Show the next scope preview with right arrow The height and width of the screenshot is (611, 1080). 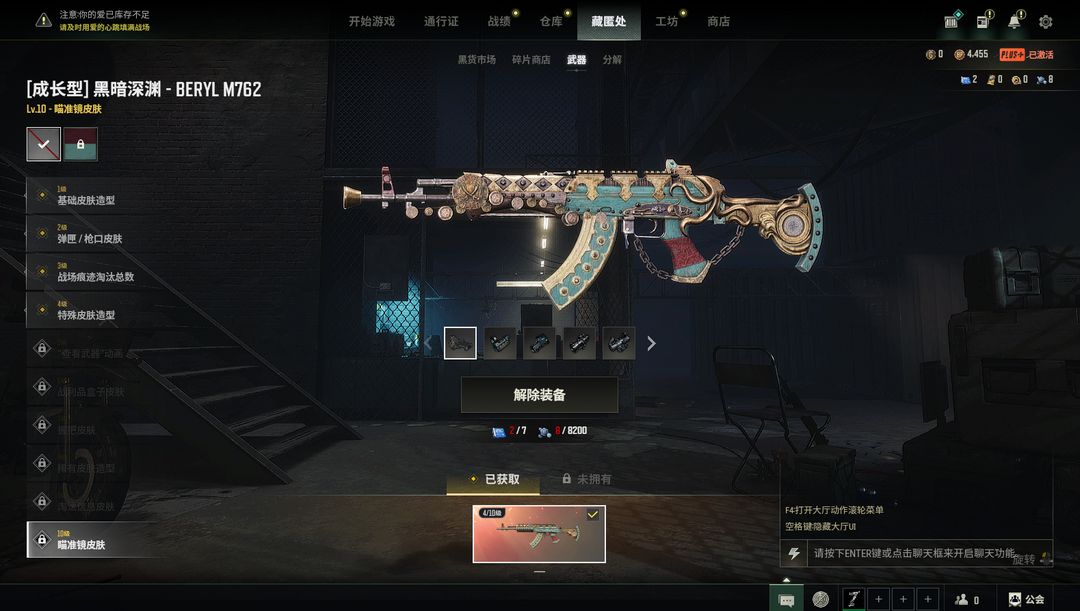(x=652, y=343)
